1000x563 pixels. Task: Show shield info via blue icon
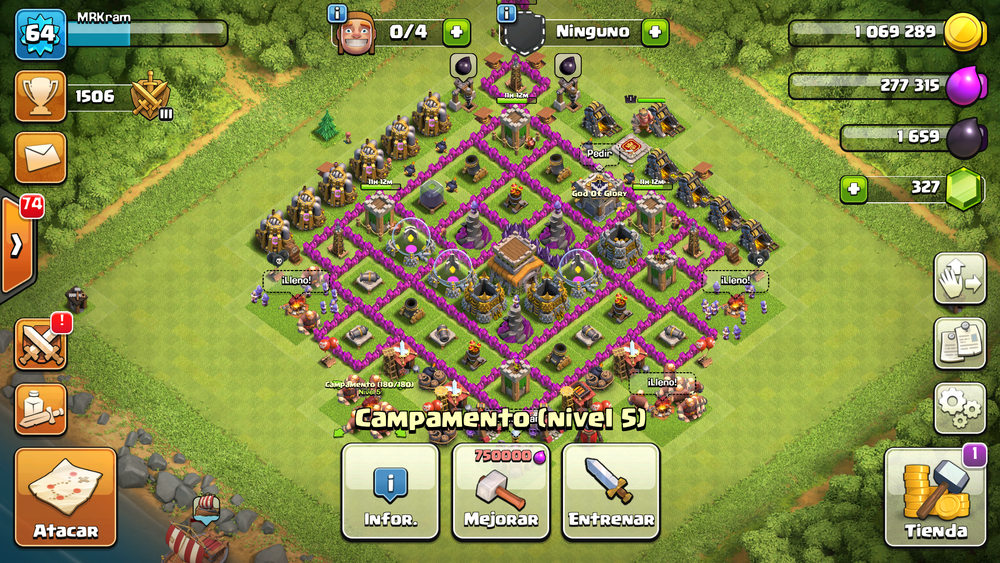click(507, 13)
